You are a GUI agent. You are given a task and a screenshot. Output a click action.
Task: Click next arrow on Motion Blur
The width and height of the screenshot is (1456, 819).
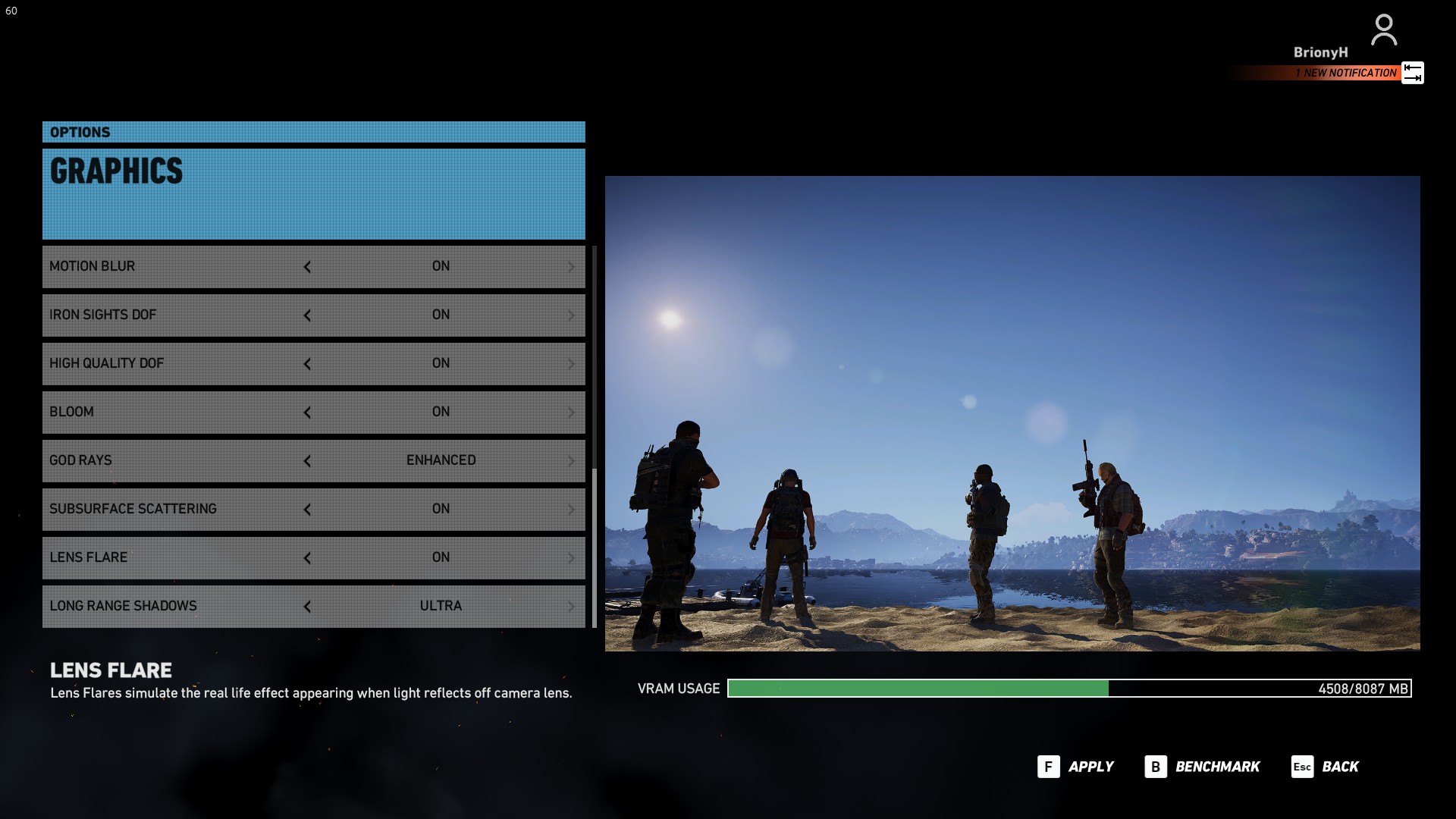click(x=571, y=267)
